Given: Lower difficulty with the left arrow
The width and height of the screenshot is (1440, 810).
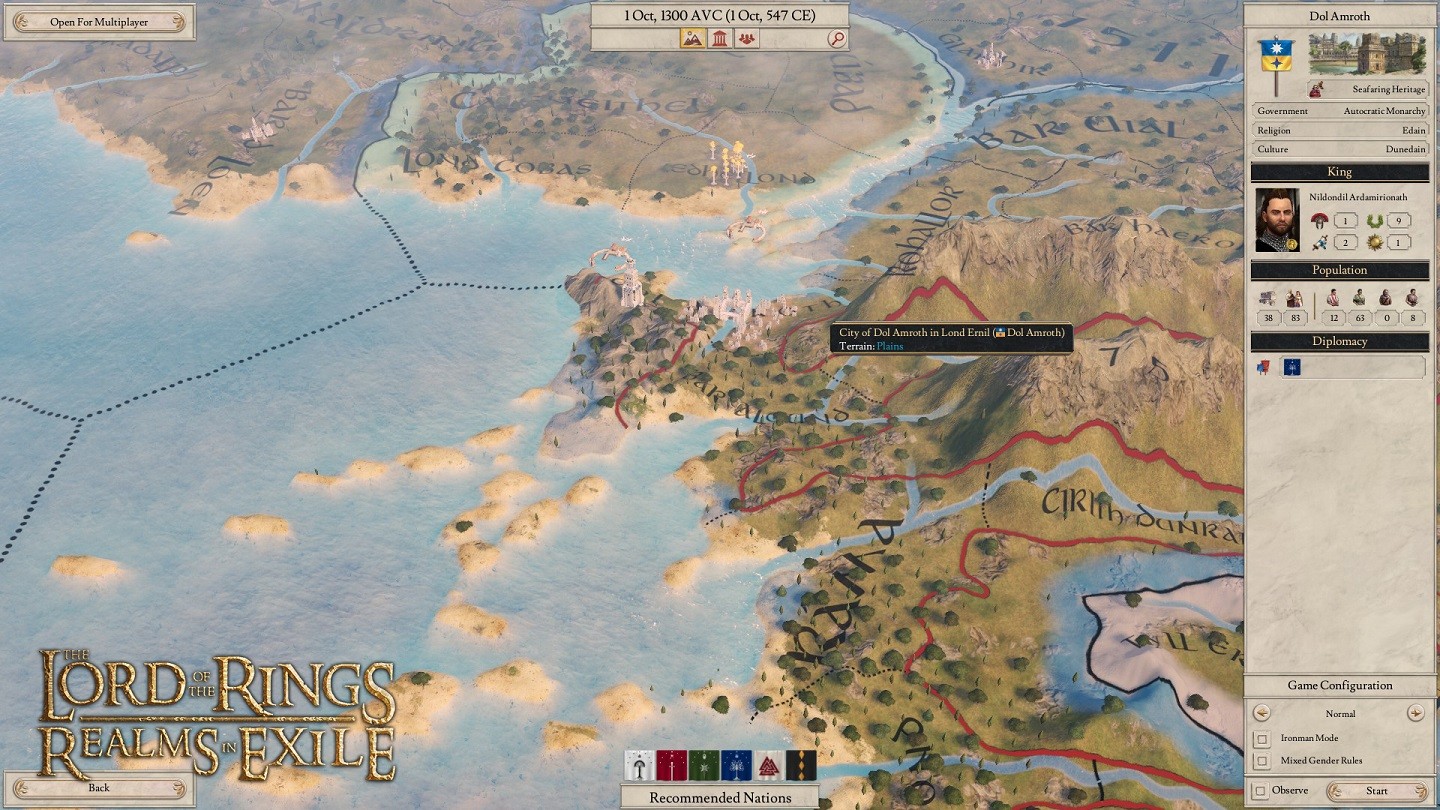Looking at the screenshot, I should (1262, 713).
